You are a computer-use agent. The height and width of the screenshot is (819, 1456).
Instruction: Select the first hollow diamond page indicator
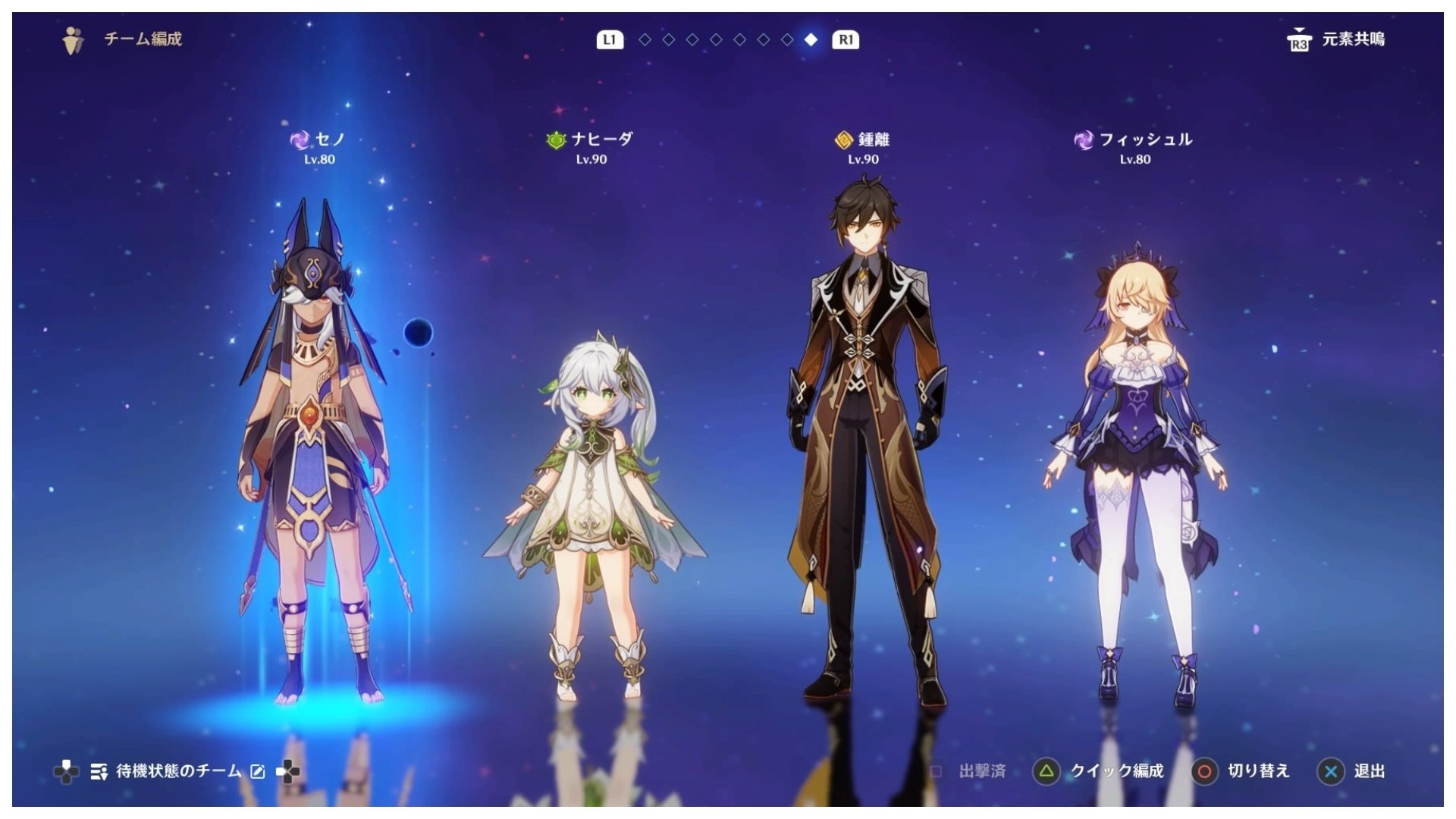click(x=644, y=40)
